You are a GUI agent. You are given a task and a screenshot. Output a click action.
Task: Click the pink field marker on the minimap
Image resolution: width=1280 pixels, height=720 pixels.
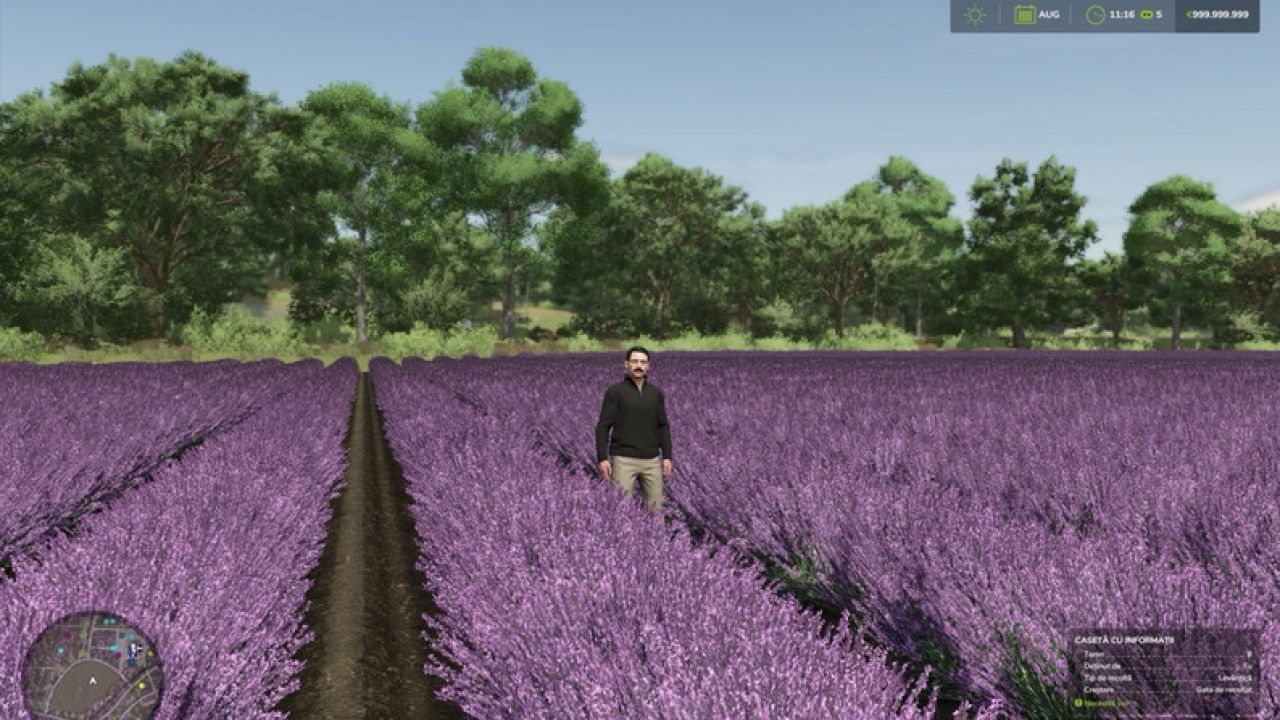pos(117,655)
